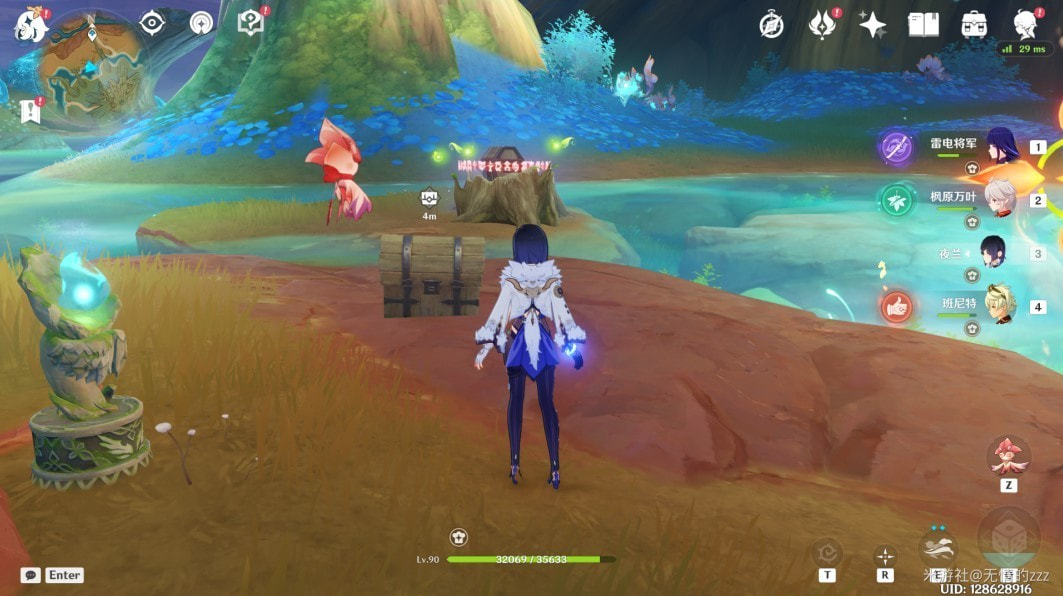Open the four-pointed star Wish icon
Viewport: 1063px width, 596px height.
872,25
